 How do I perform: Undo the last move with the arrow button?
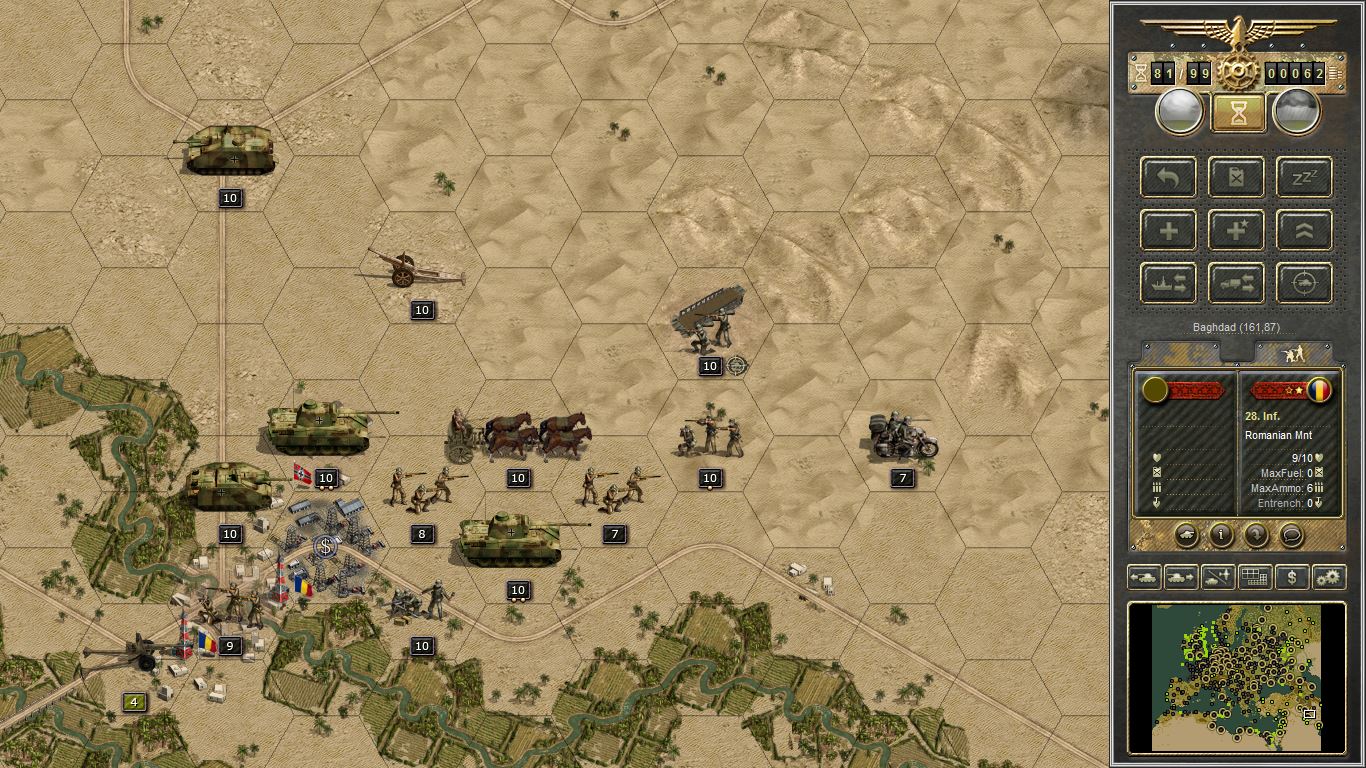pos(1168,178)
